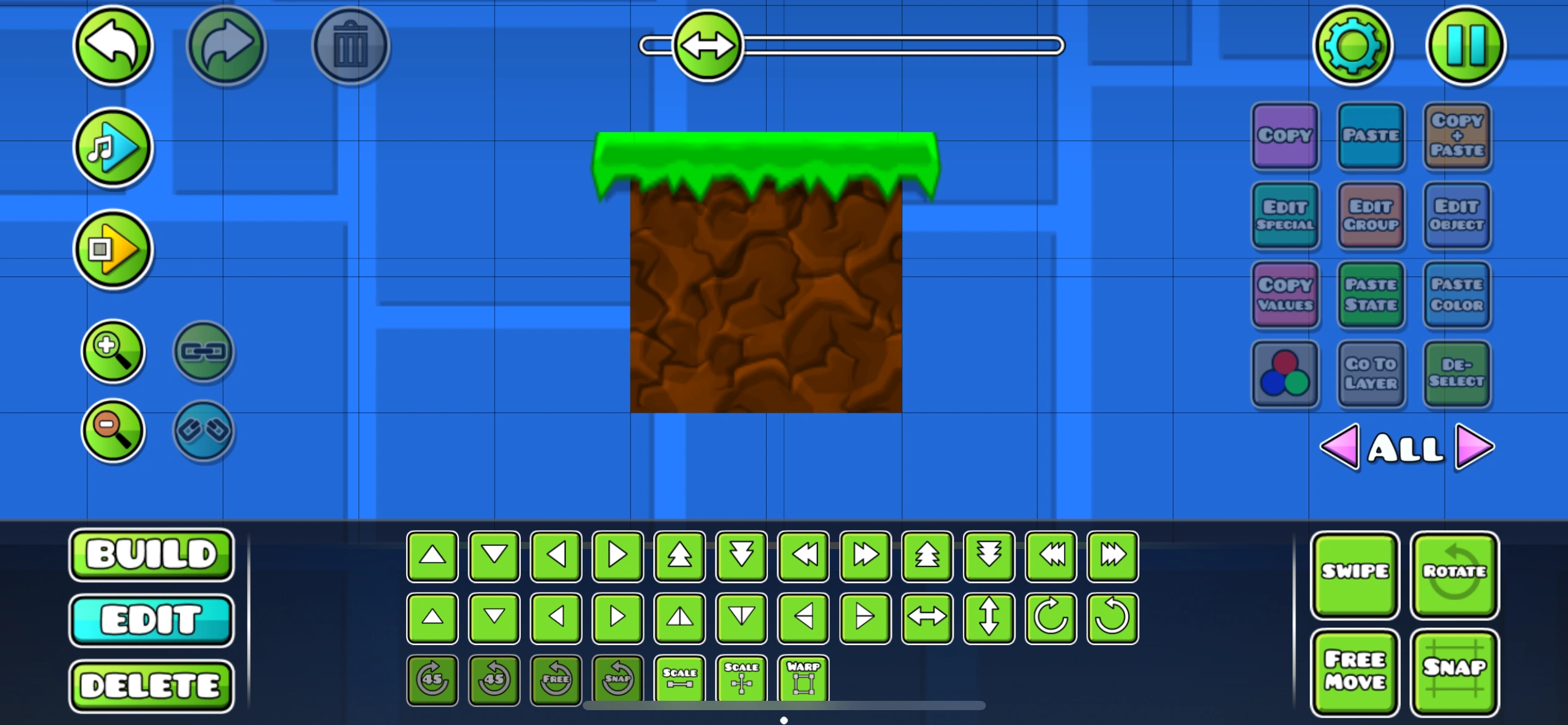This screenshot has width=1568, height=725.
Task: Open Go To Layer
Action: (x=1371, y=374)
